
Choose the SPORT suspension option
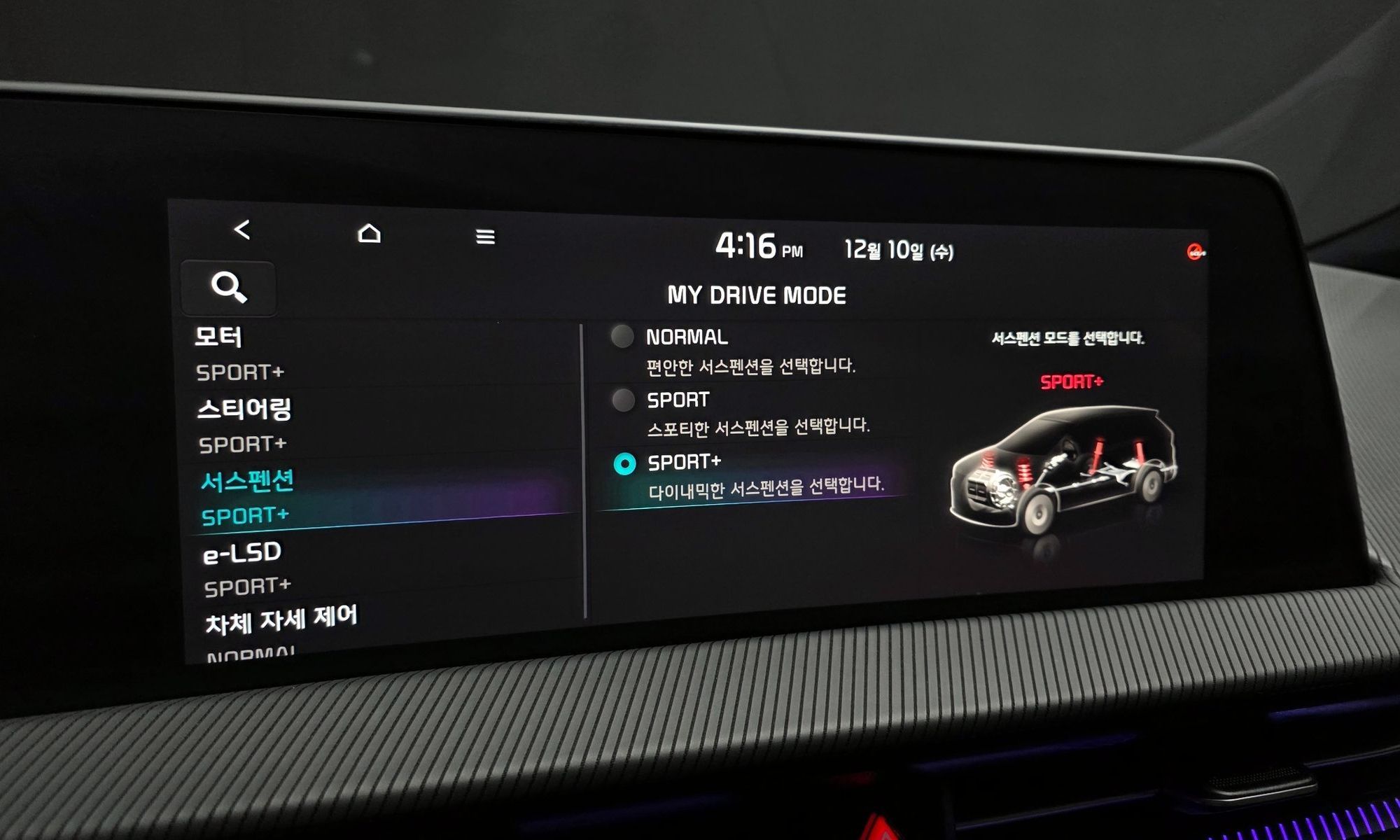coord(623,400)
